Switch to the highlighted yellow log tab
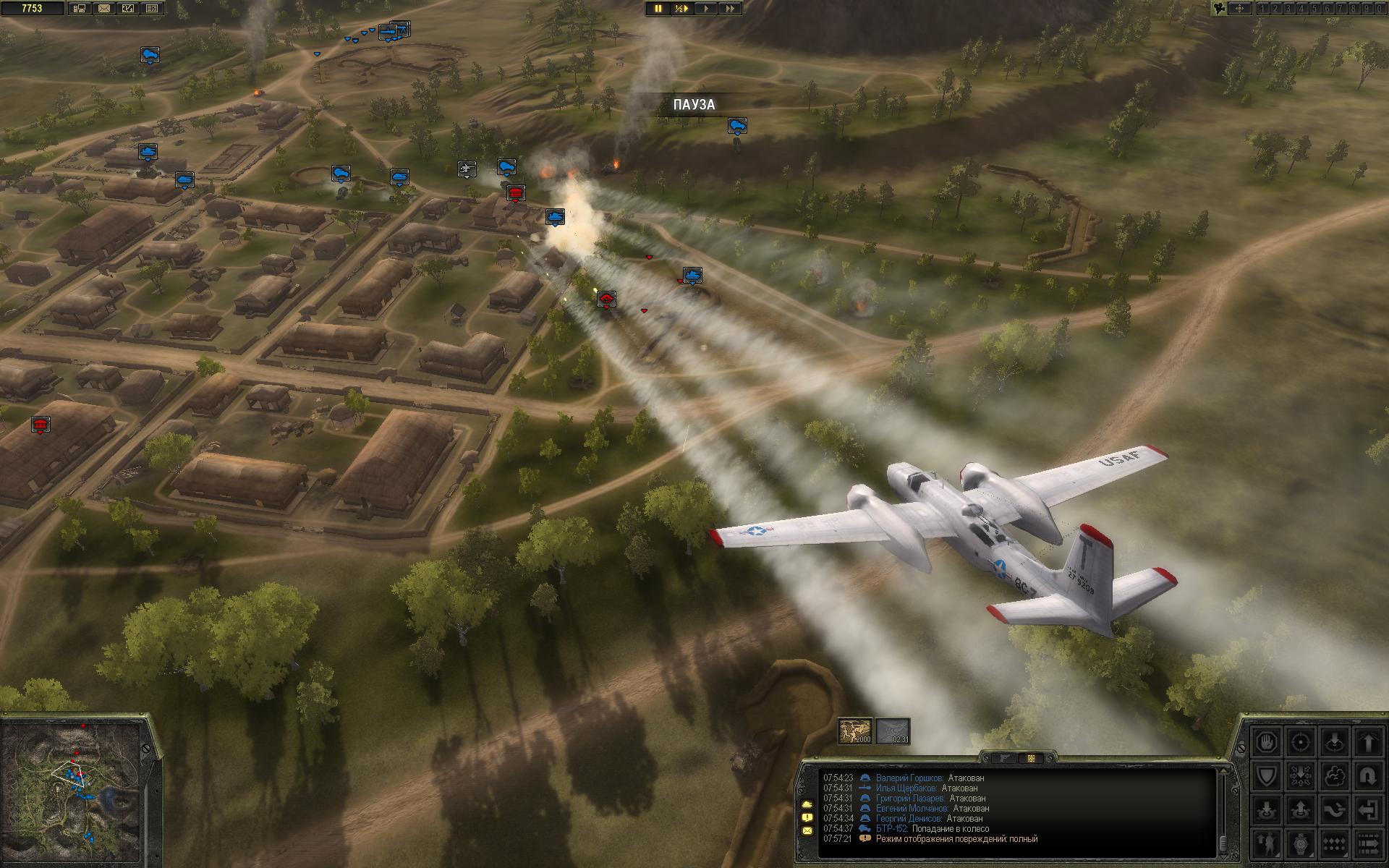The height and width of the screenshot is (868, 1389). [x=1031, y=758]
